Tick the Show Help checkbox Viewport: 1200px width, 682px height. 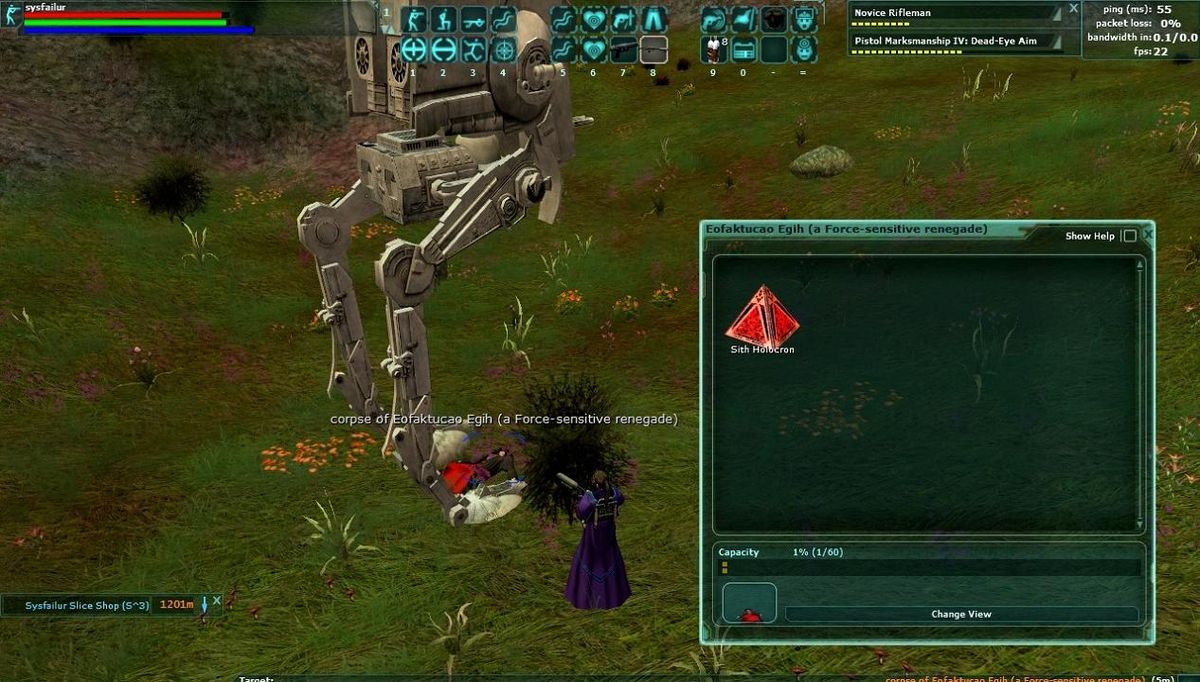[x=1130, y=236]
